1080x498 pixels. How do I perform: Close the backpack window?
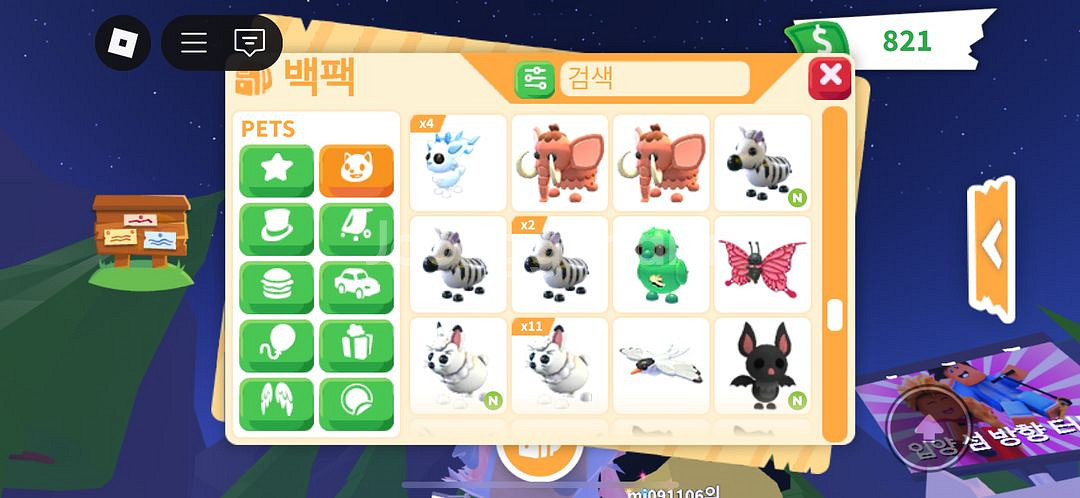829,77
